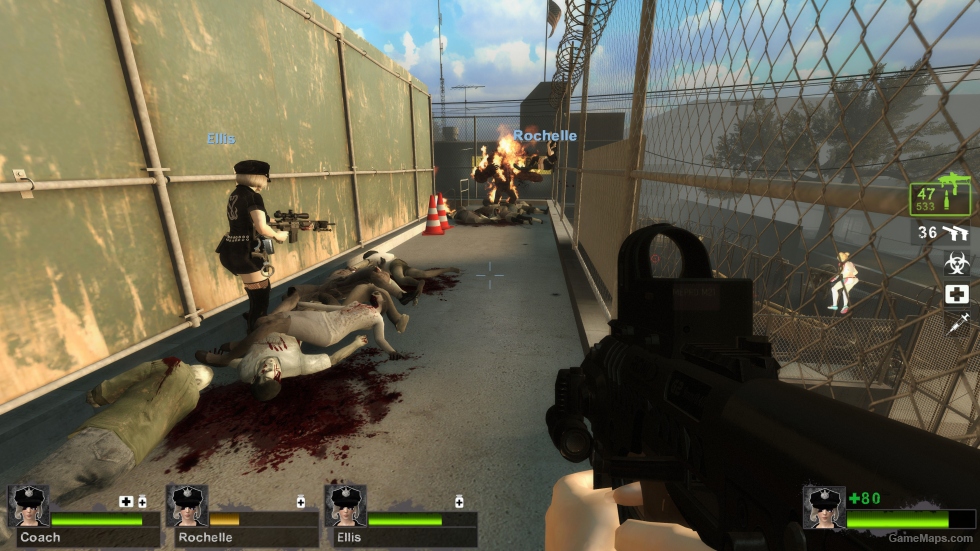Select the primary submachine gun weapon slot
This screenshot has width=980, height=551.
pyautogui.click(x=942, y=196)
